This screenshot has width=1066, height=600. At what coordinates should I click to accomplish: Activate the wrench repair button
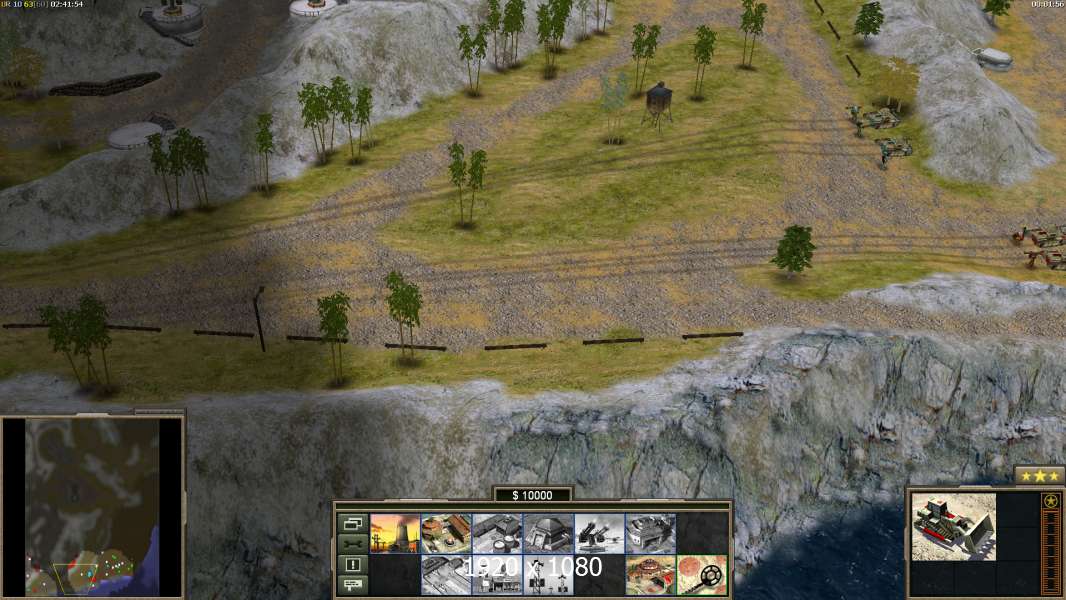pos(353,543)
